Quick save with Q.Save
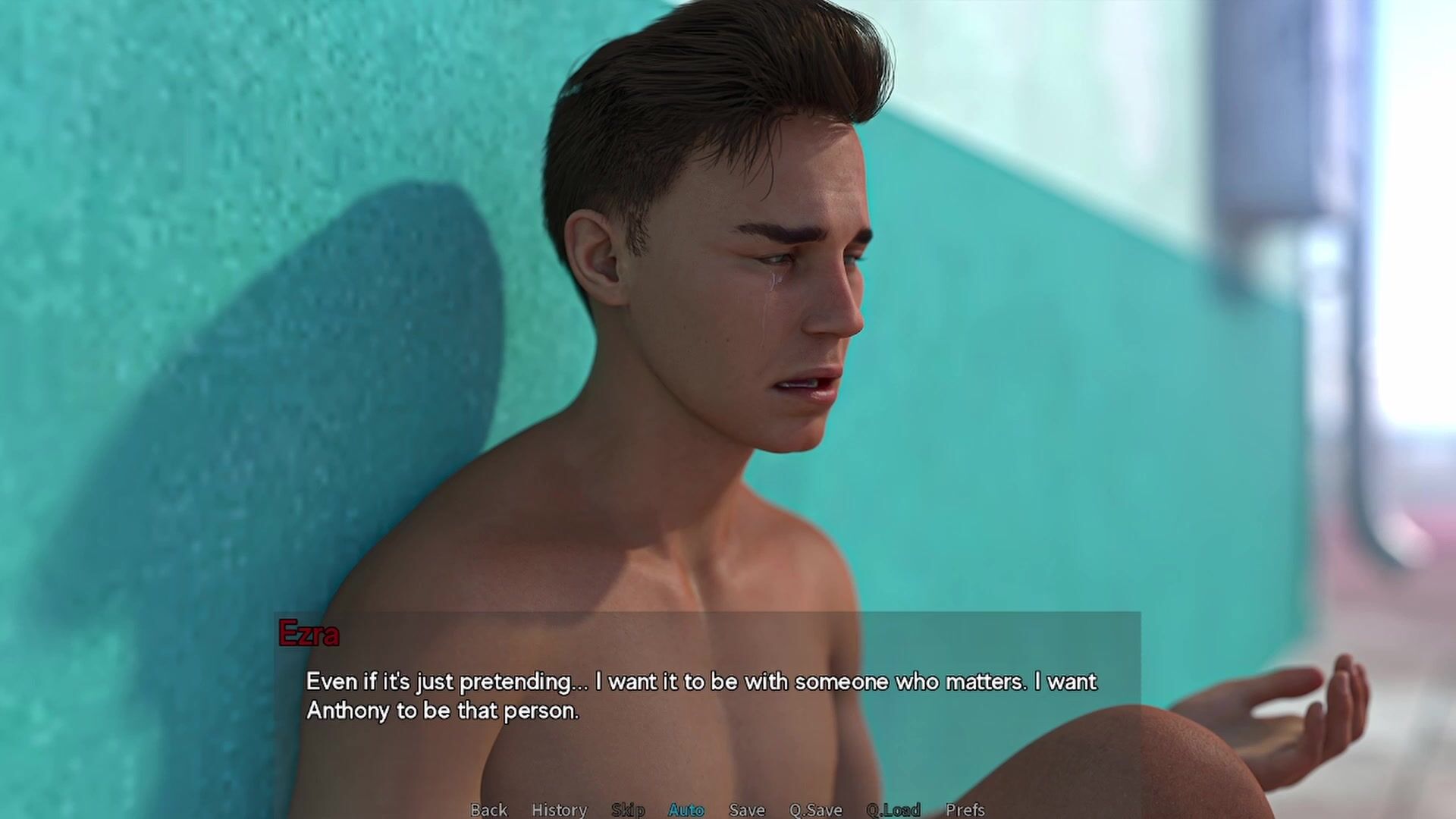 (x=815, y=810)
